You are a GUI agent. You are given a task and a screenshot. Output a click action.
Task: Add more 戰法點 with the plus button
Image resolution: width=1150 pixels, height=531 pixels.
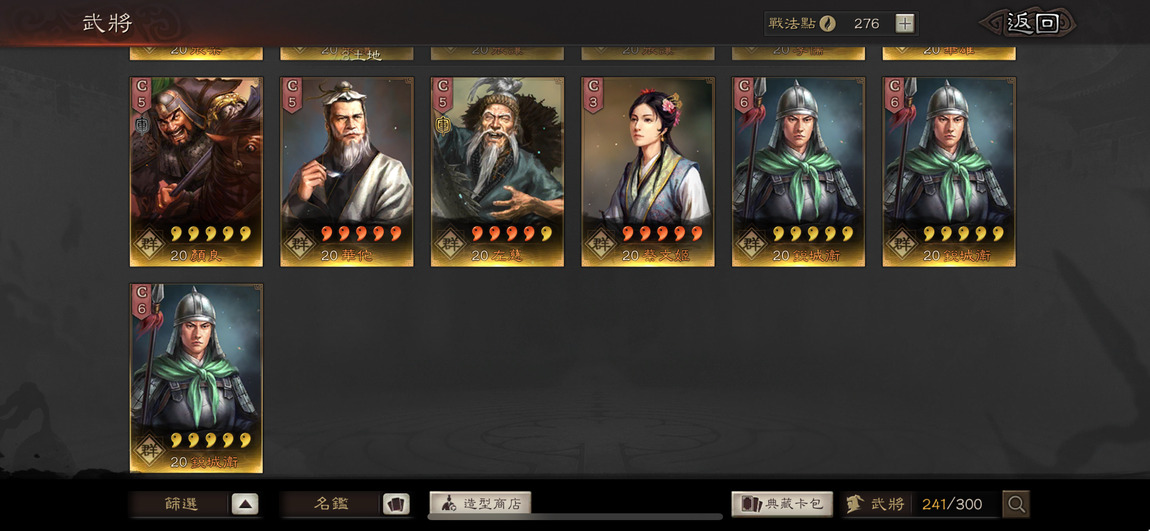(904, 23)
